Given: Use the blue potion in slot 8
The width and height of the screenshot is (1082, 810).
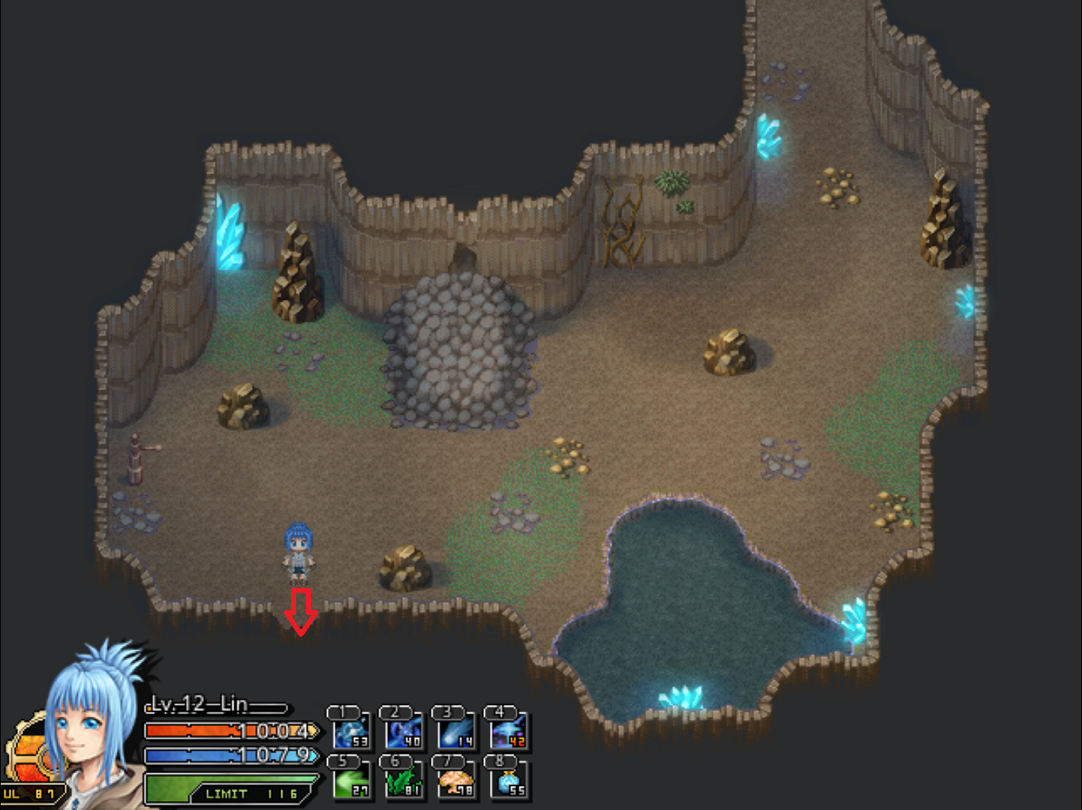Looking at the screenshot, I should [x=509, y=780].
